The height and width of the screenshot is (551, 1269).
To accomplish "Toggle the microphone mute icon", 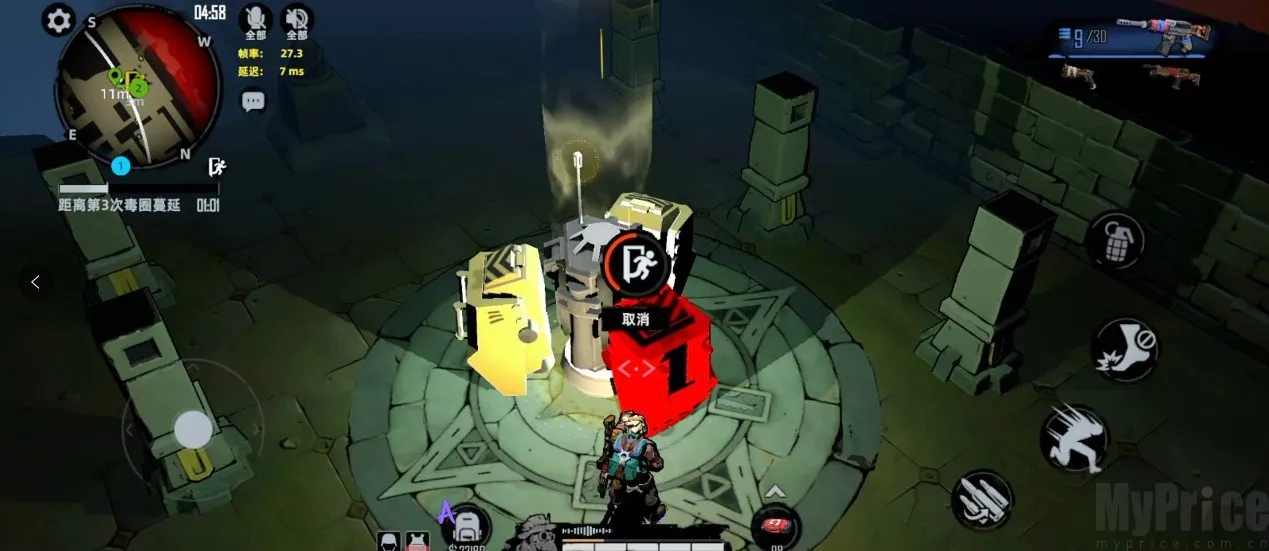I will tap(258, 19).
